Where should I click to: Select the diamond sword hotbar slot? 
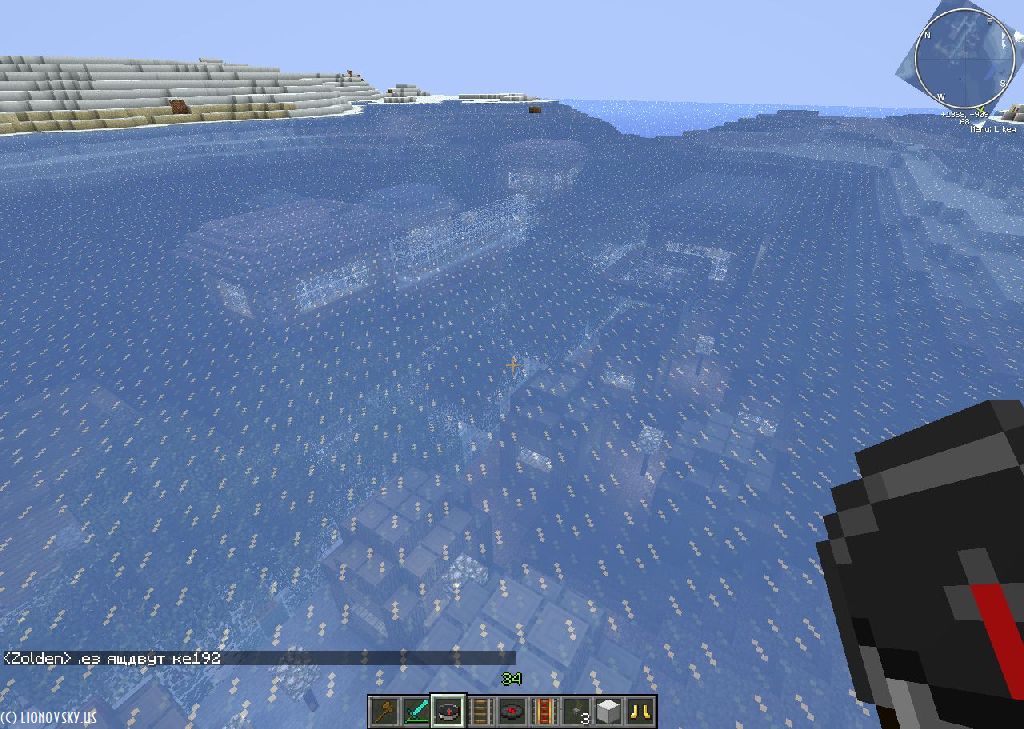(416, 712)
